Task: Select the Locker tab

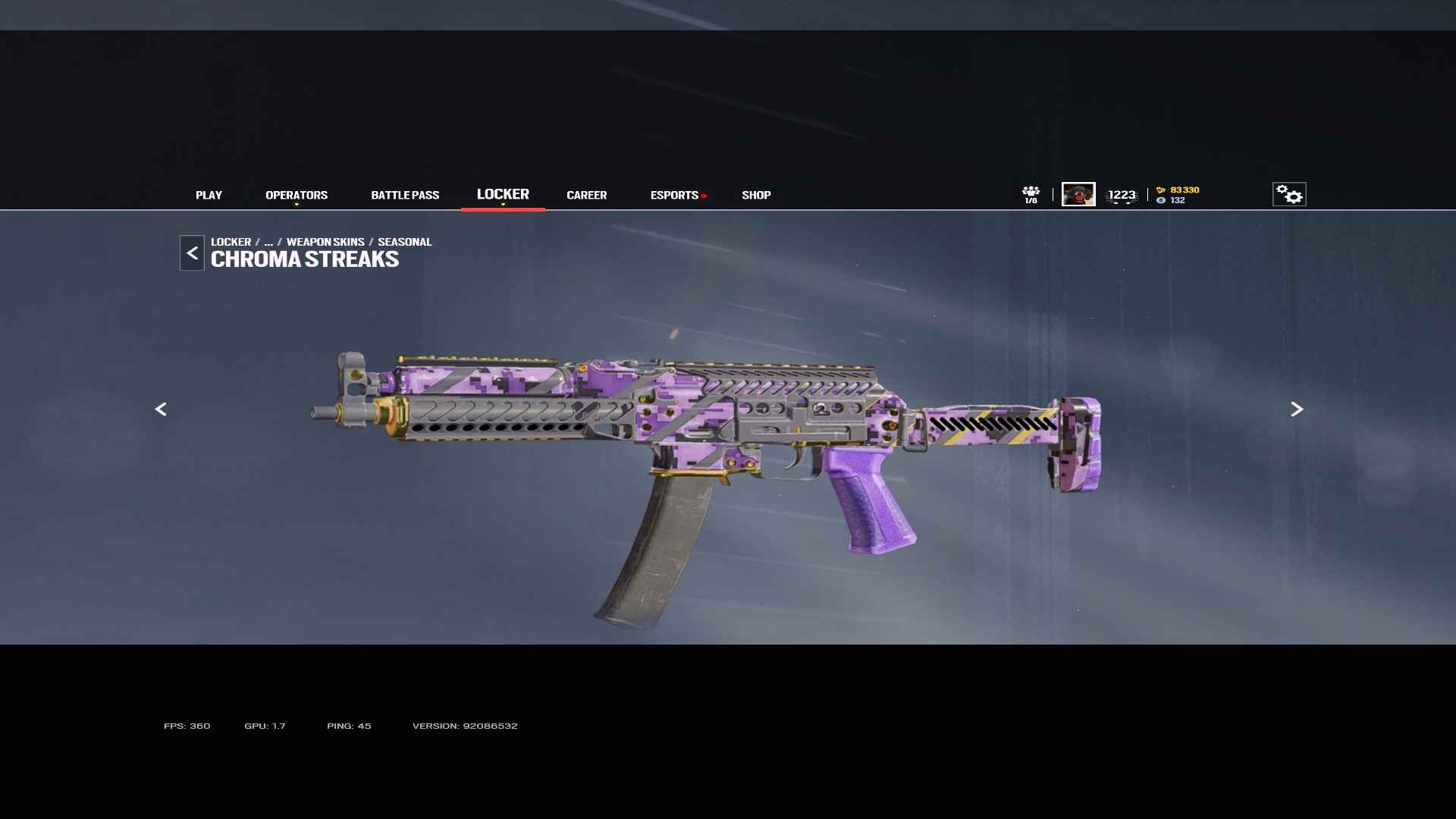Action: click(503, 195)
